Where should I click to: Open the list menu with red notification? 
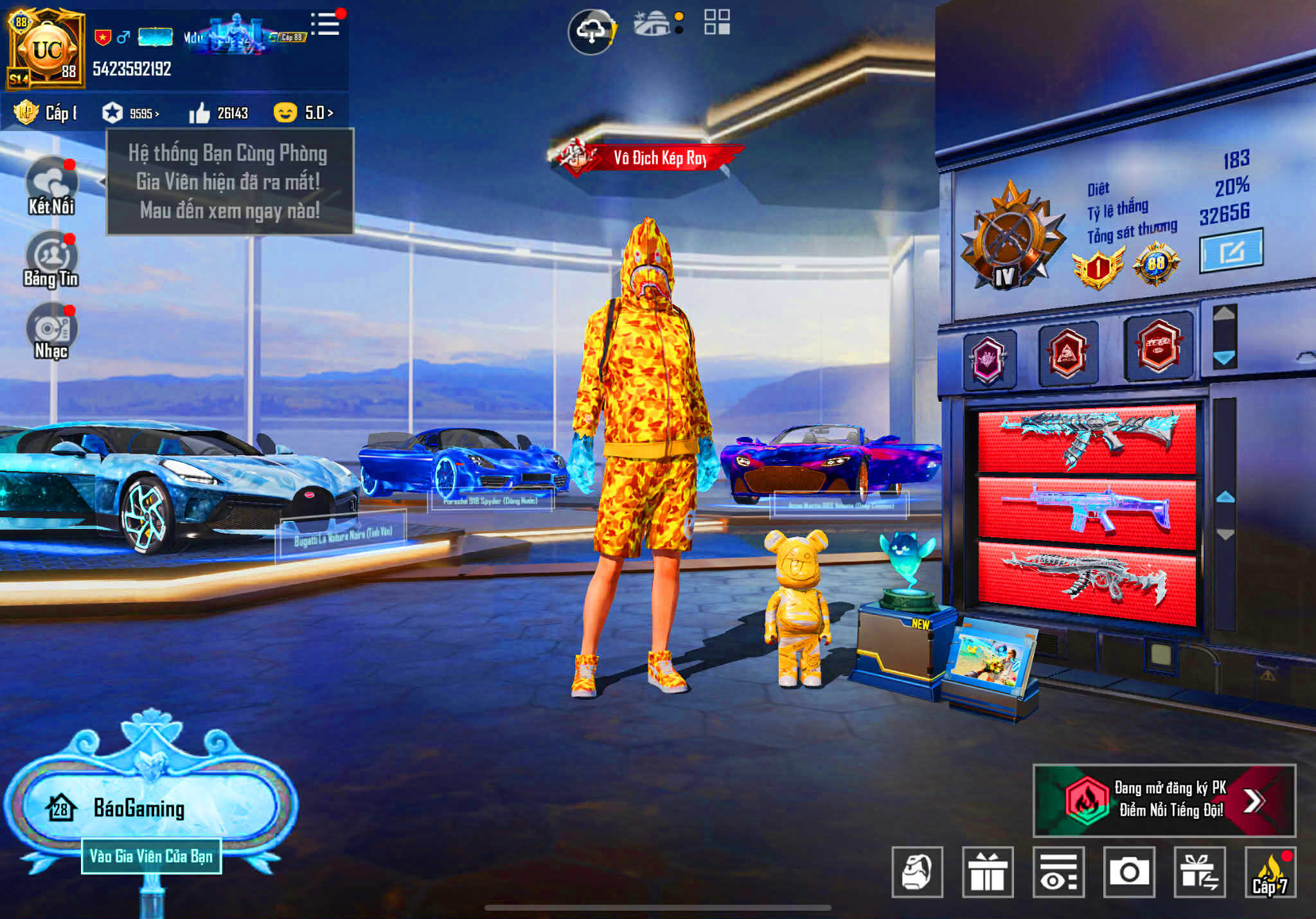point(325,24)
